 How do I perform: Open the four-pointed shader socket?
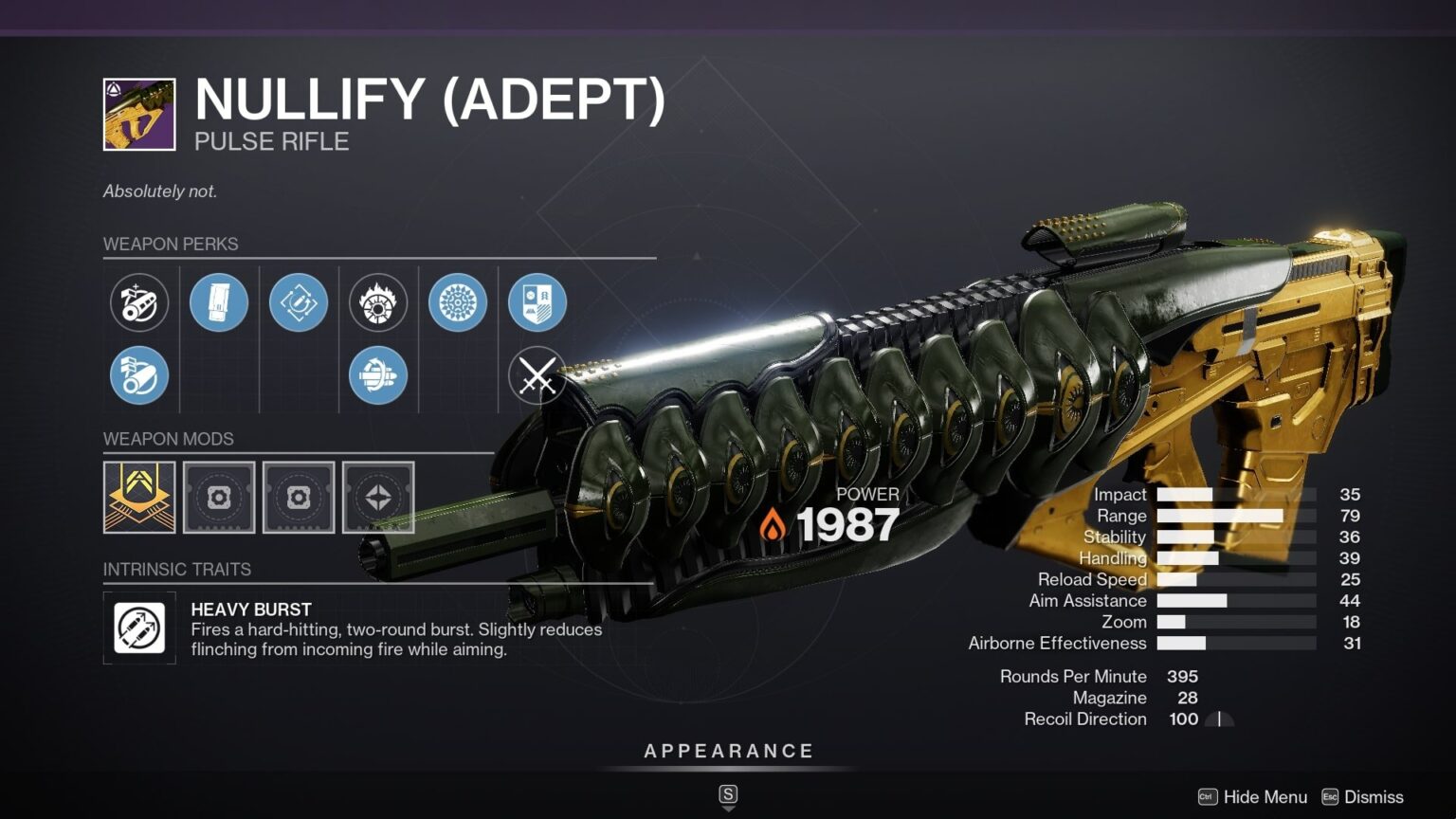379,498
